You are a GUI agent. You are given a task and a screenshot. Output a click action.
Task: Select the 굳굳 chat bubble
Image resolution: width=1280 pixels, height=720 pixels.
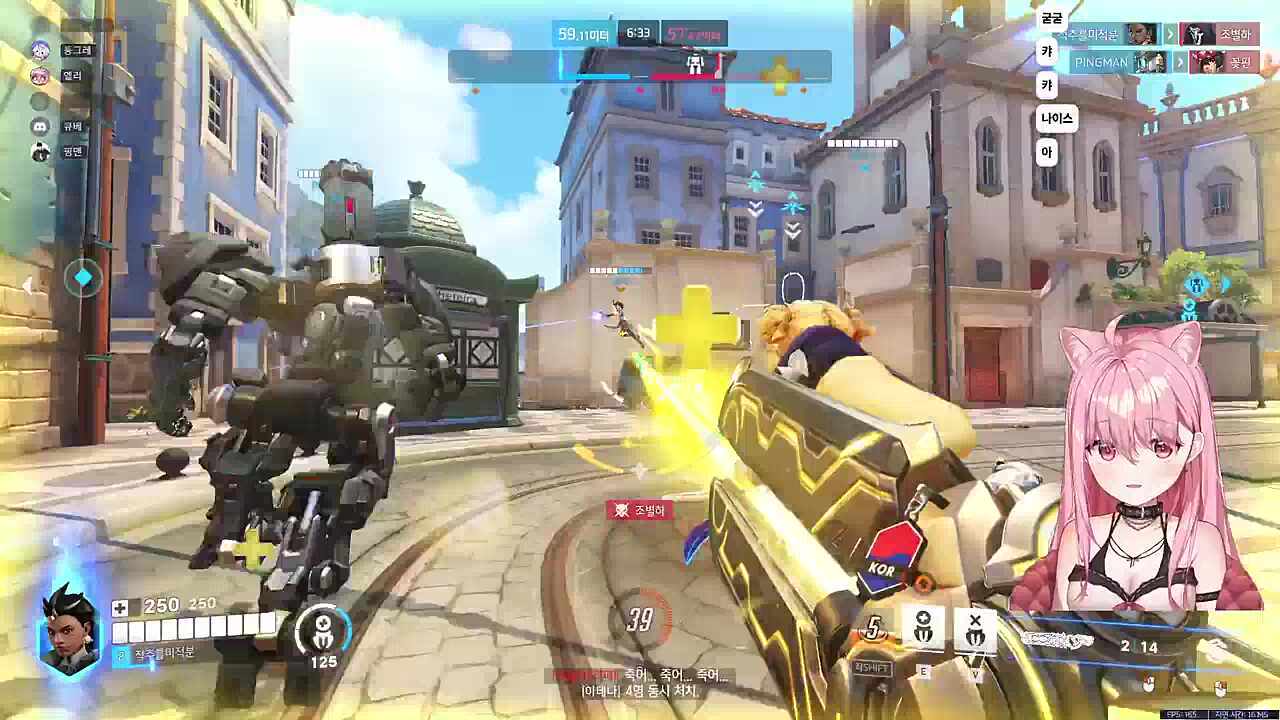tap(1052, 19)
